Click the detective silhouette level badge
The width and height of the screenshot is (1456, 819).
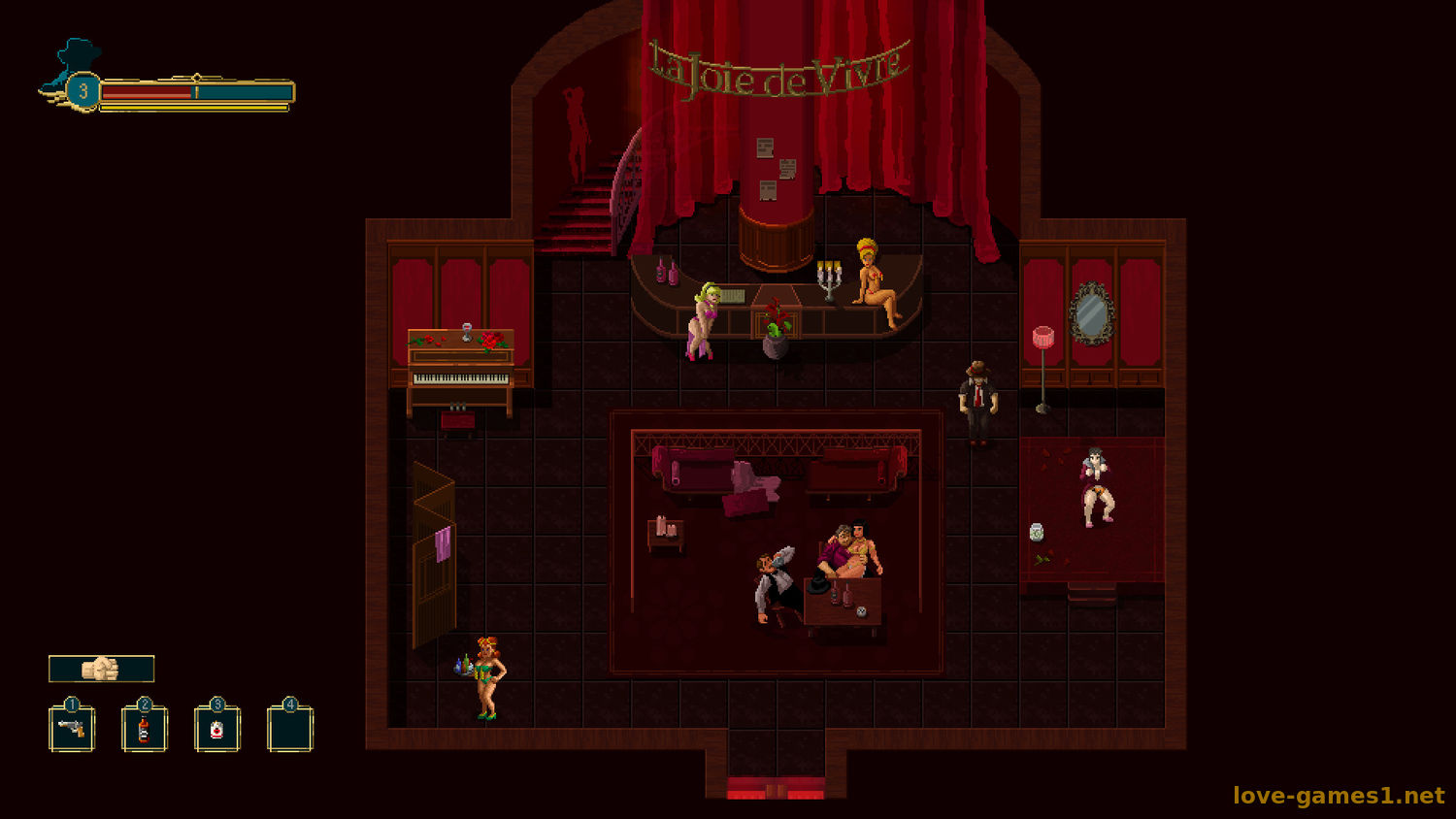[x=83, y=91]
